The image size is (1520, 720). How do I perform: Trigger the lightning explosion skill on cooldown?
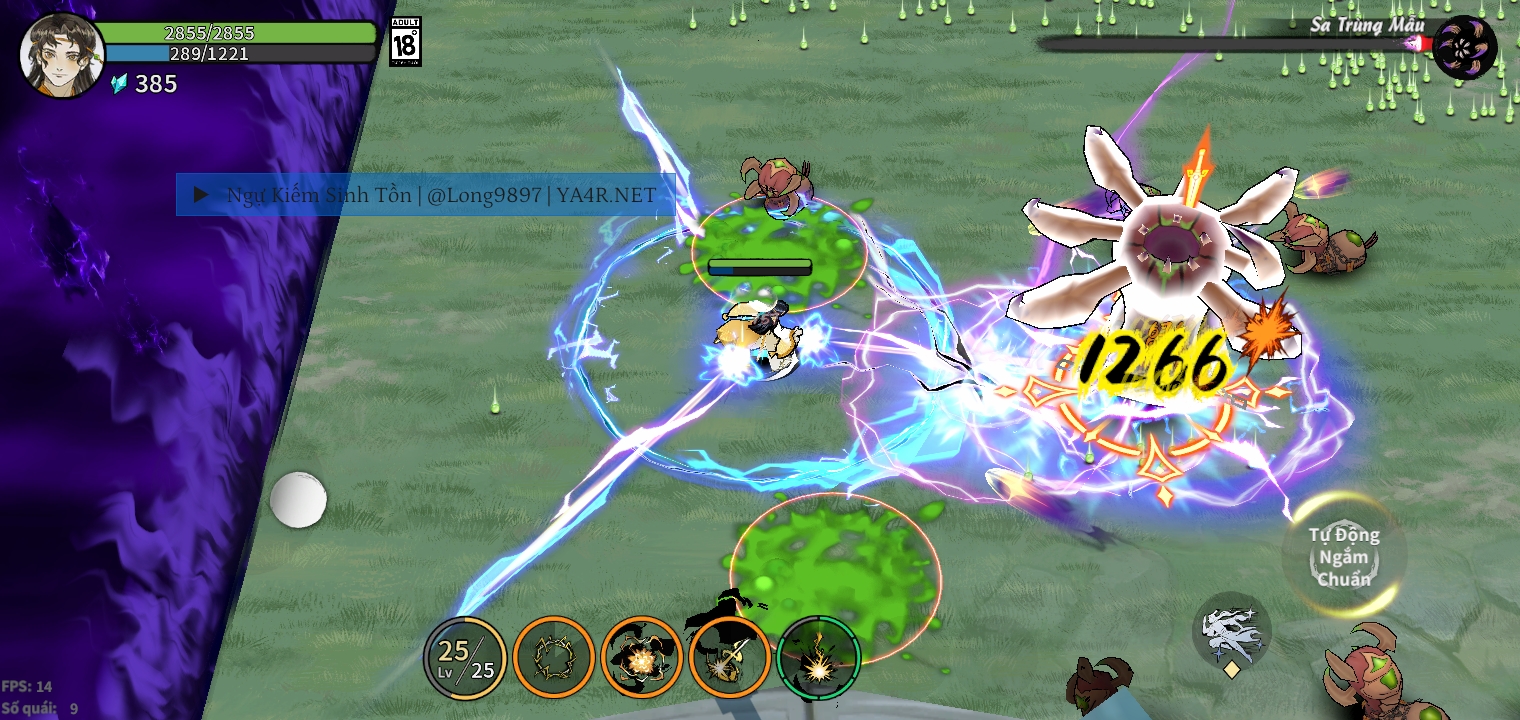pyautogui.click(x=817, y=657)
